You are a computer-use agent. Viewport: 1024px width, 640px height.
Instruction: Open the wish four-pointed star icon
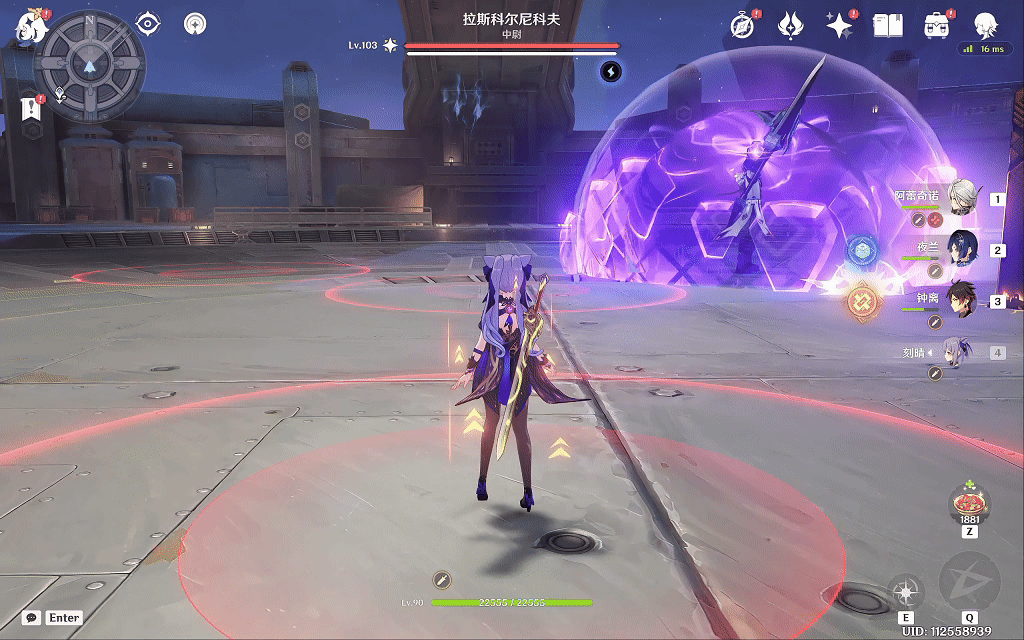(838, 25)
